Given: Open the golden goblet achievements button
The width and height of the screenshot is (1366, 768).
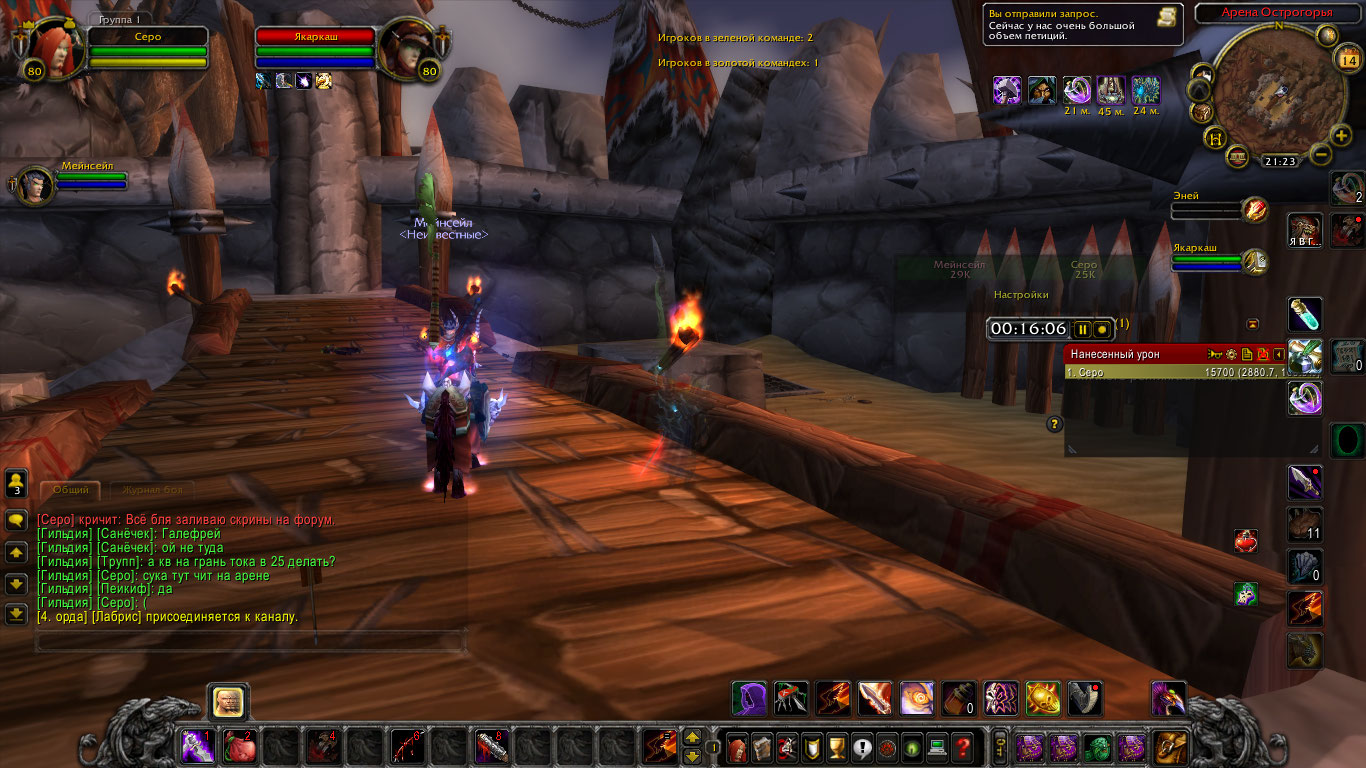Looking at the screenshot, I should [x=838, y=747].
